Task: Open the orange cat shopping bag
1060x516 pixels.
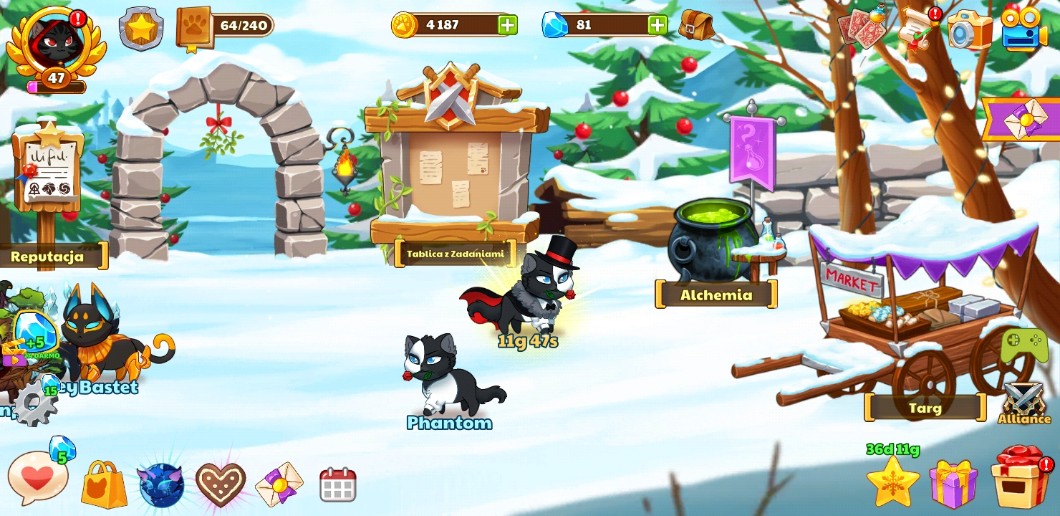Action: (104, 485)
